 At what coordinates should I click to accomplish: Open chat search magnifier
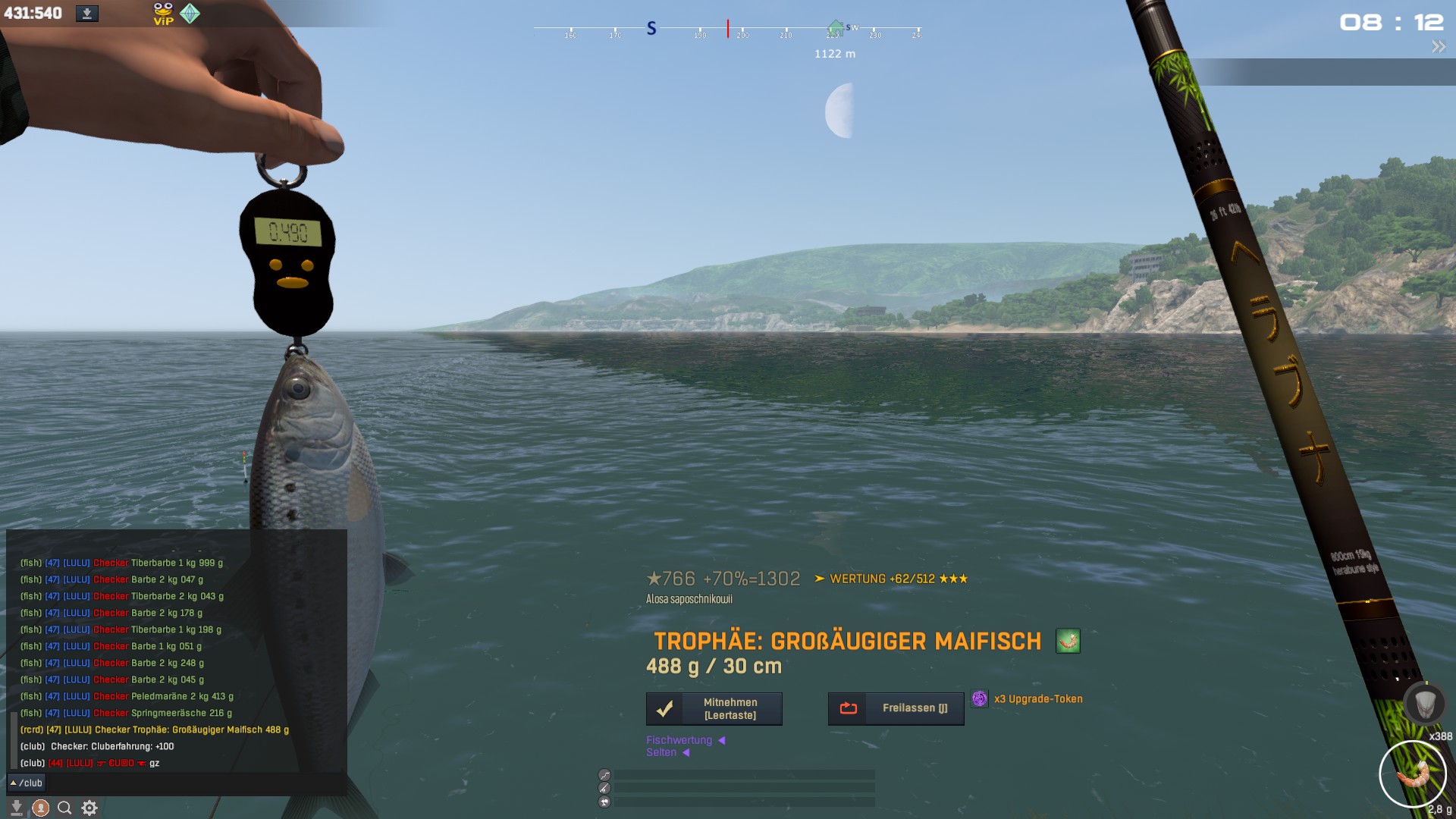pos(64,808)
